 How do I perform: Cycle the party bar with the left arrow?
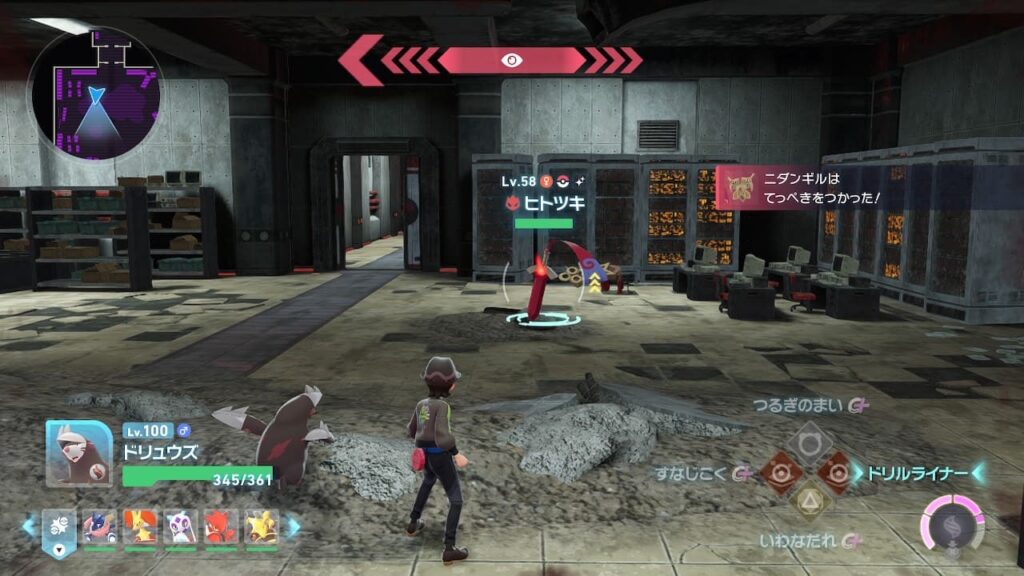[28, 527]
